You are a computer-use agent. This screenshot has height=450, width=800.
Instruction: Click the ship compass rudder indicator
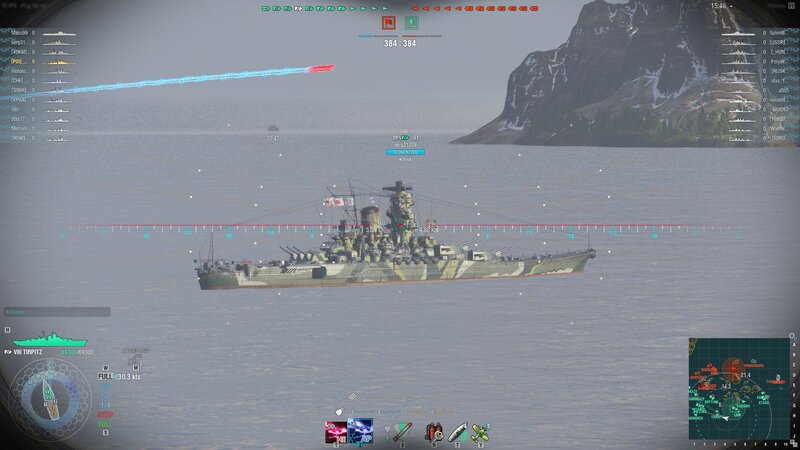(x=49, y=397)
